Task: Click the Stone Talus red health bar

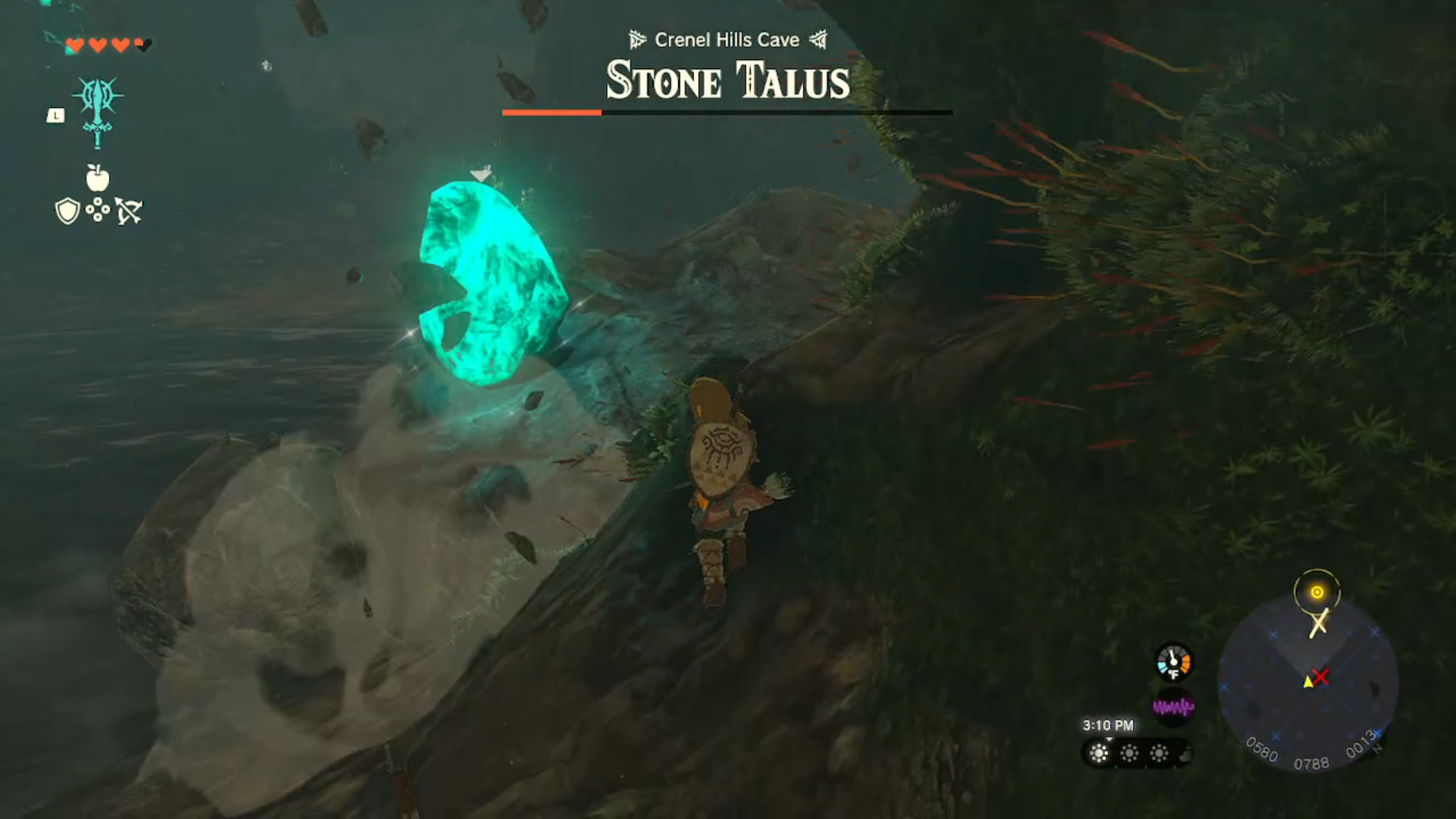Action: [552, 111]
